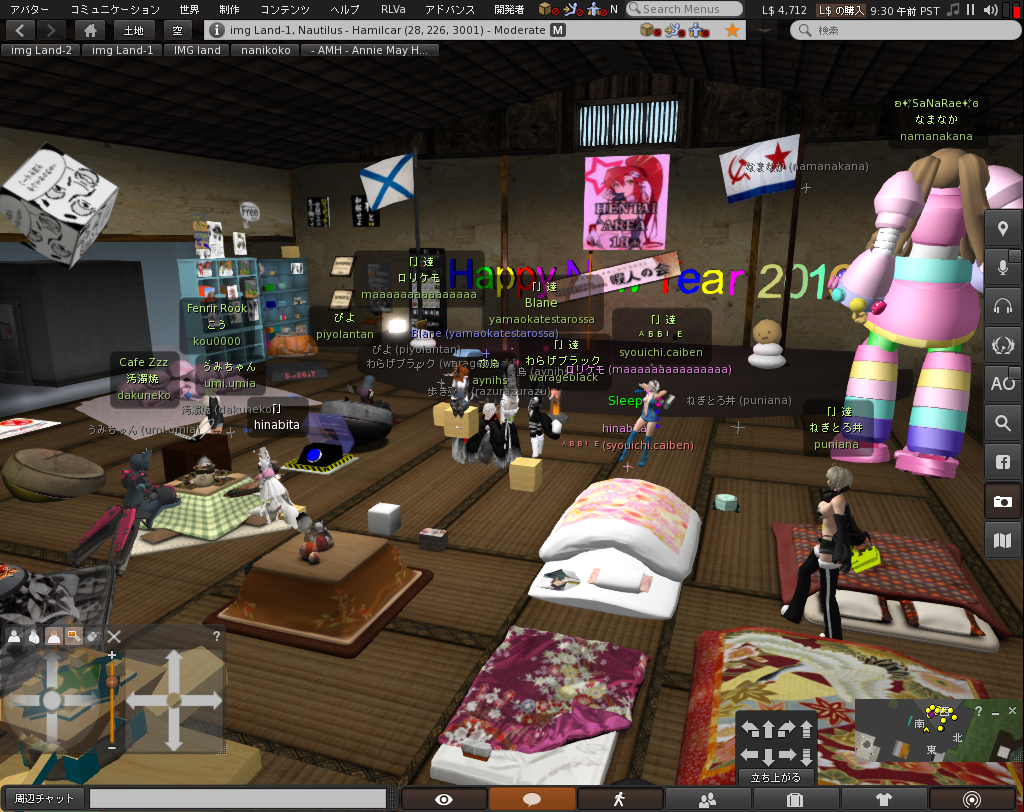Open the アバター menu
1024x812 pixels.
[29, 9]
